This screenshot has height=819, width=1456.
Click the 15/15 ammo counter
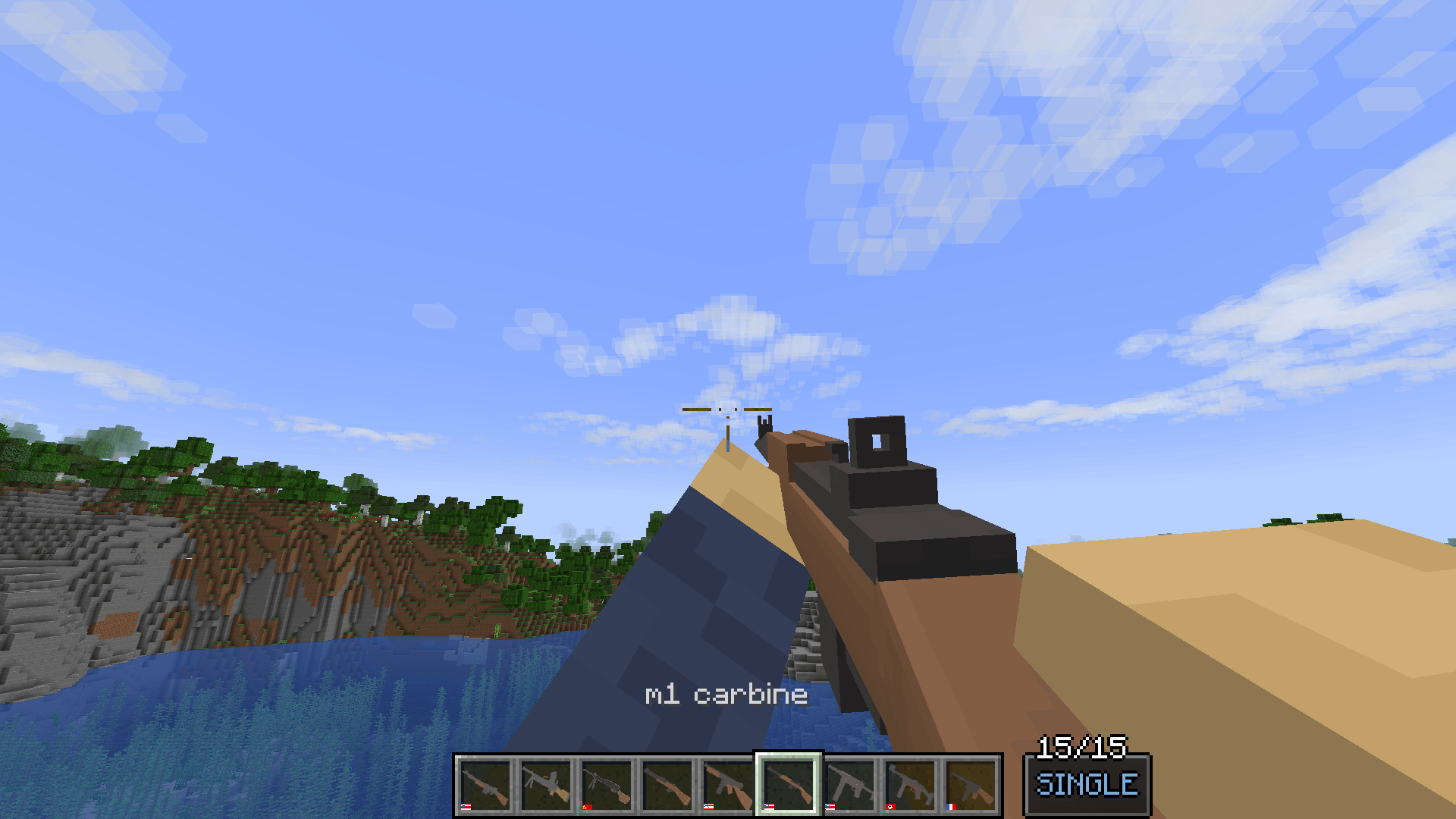coord(1083,747)
